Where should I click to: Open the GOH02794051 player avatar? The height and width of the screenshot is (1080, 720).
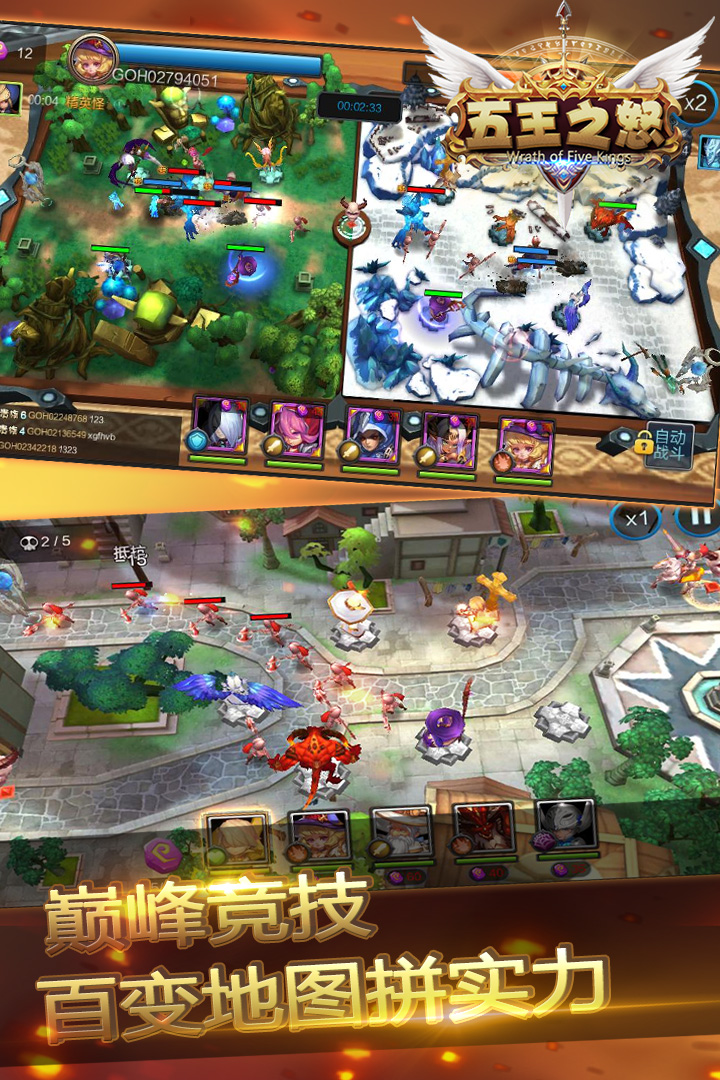tap(92, 62)
